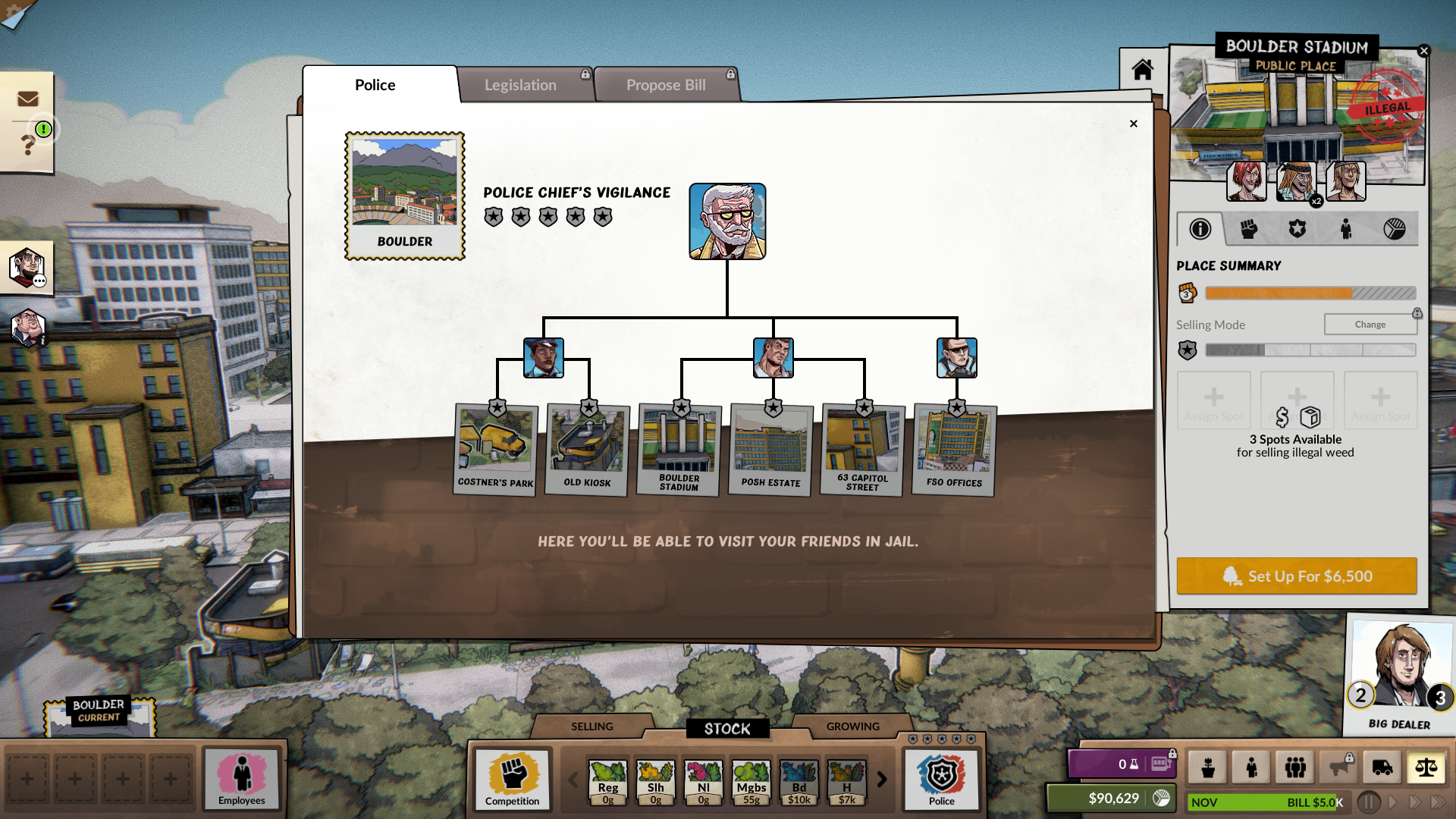Set up Boulder Stadium for $6,500
This screenshot has height=819, width=1456.
[x=1296, y=576]
